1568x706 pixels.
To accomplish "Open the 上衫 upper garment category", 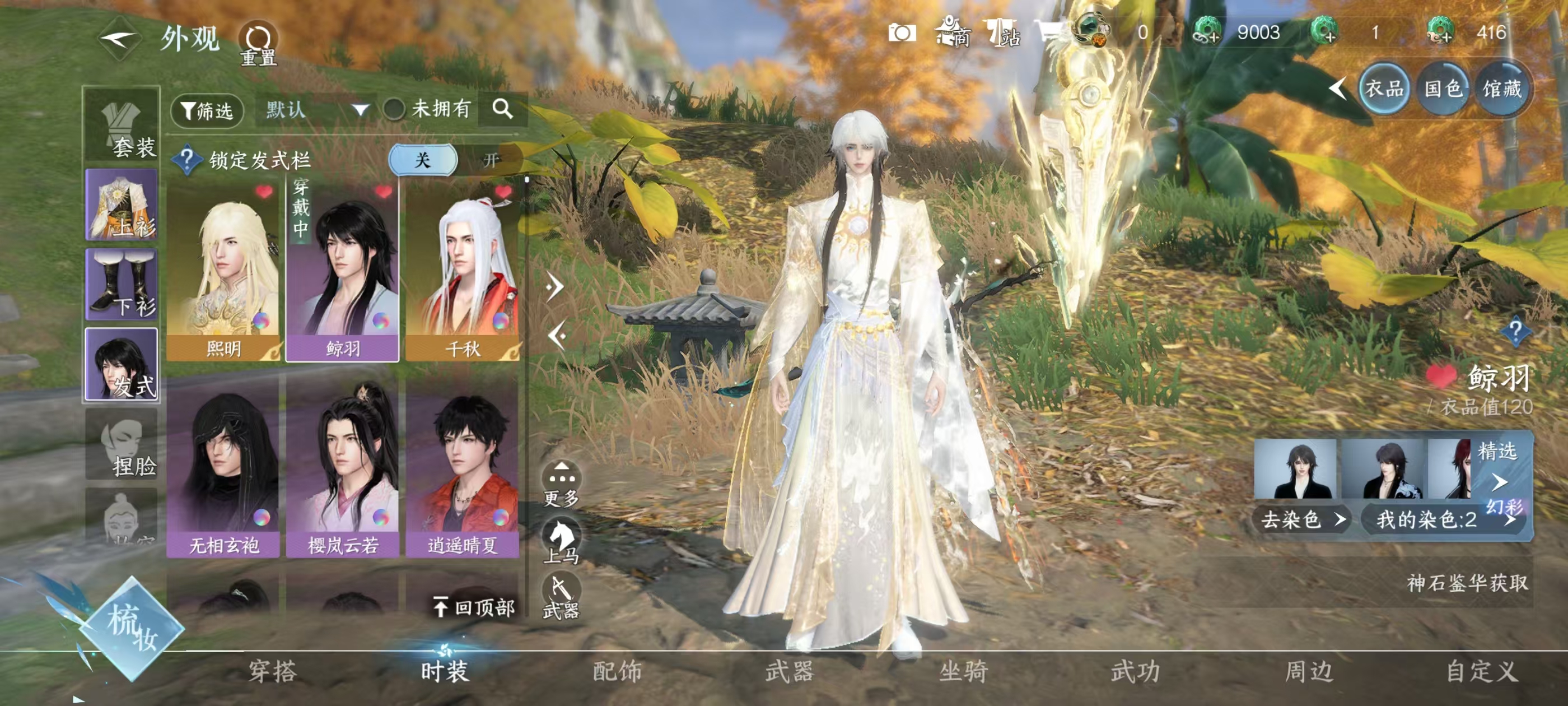I will click(122, 205).
